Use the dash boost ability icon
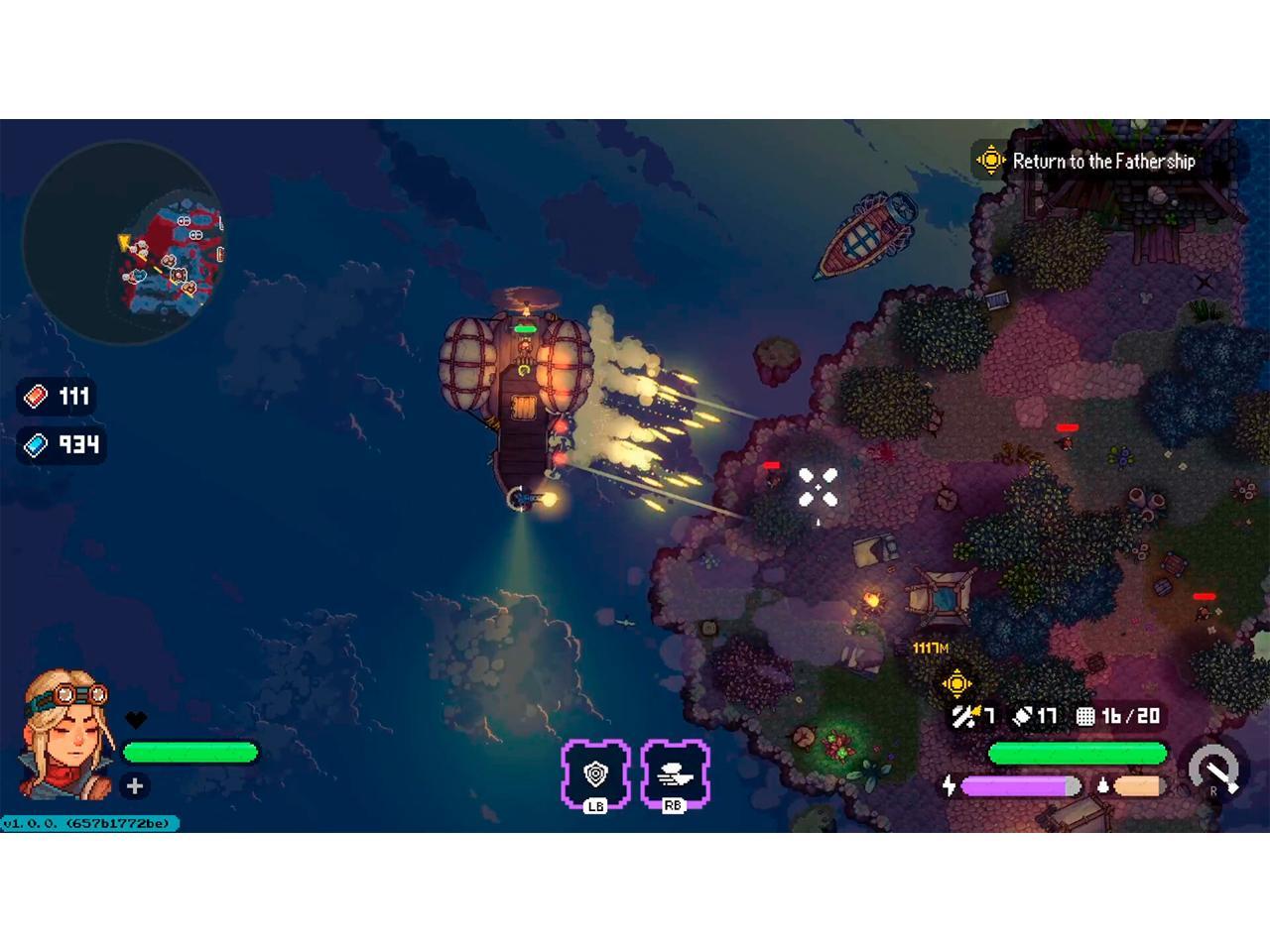This screenshot has width=1270, height=952. (x=675, y=773)
